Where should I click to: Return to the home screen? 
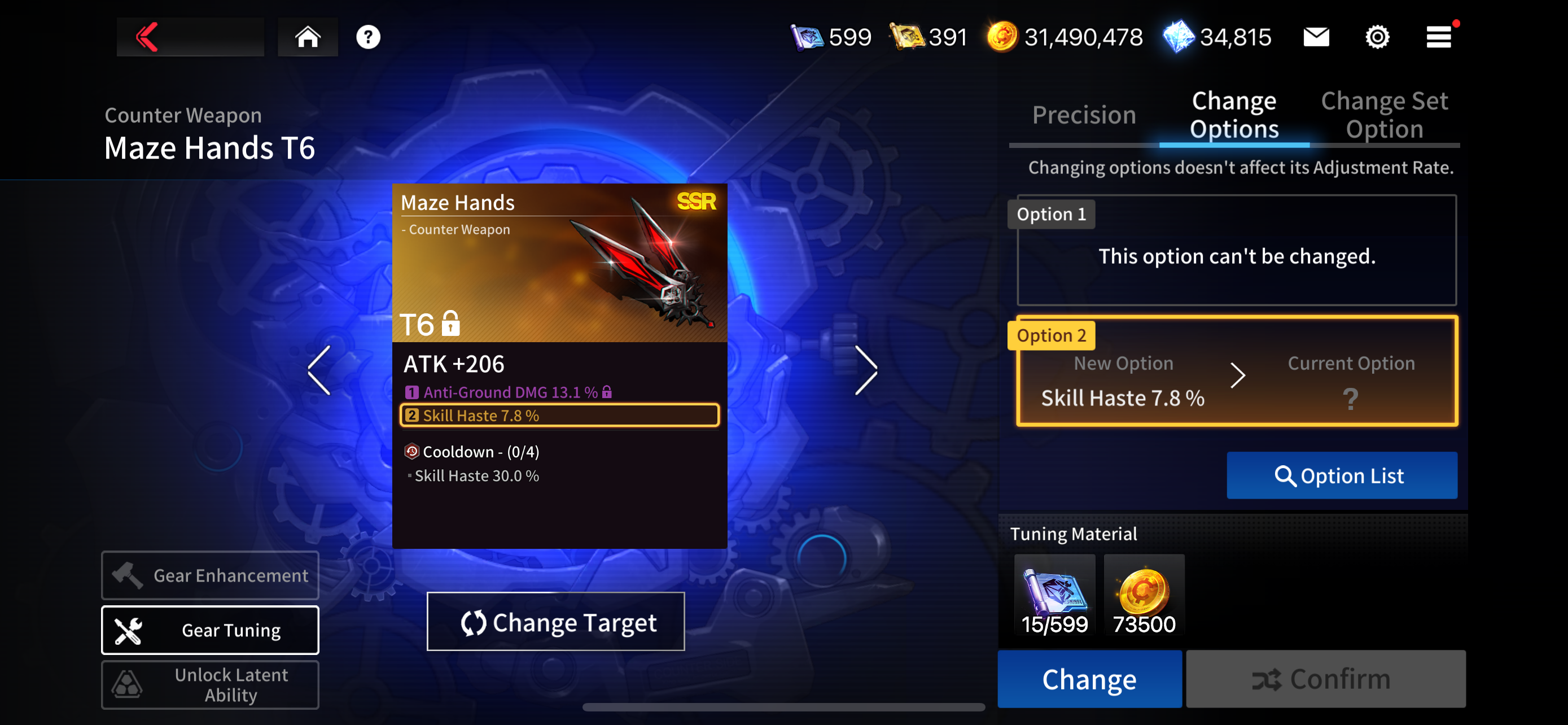pyautogui.click(x=308, y=37)
